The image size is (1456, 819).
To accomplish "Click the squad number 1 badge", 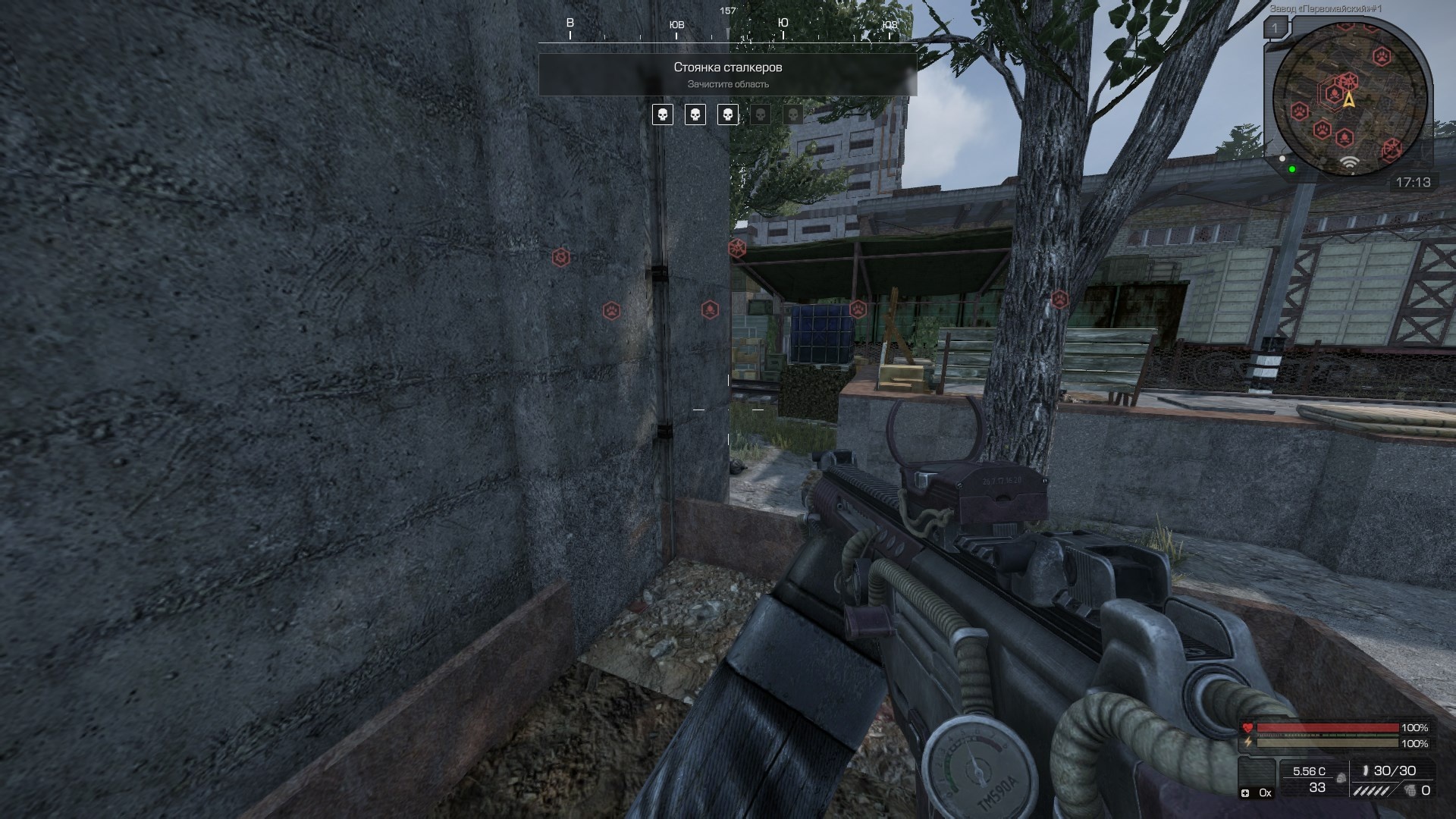I will click(x=1275, y=29).
